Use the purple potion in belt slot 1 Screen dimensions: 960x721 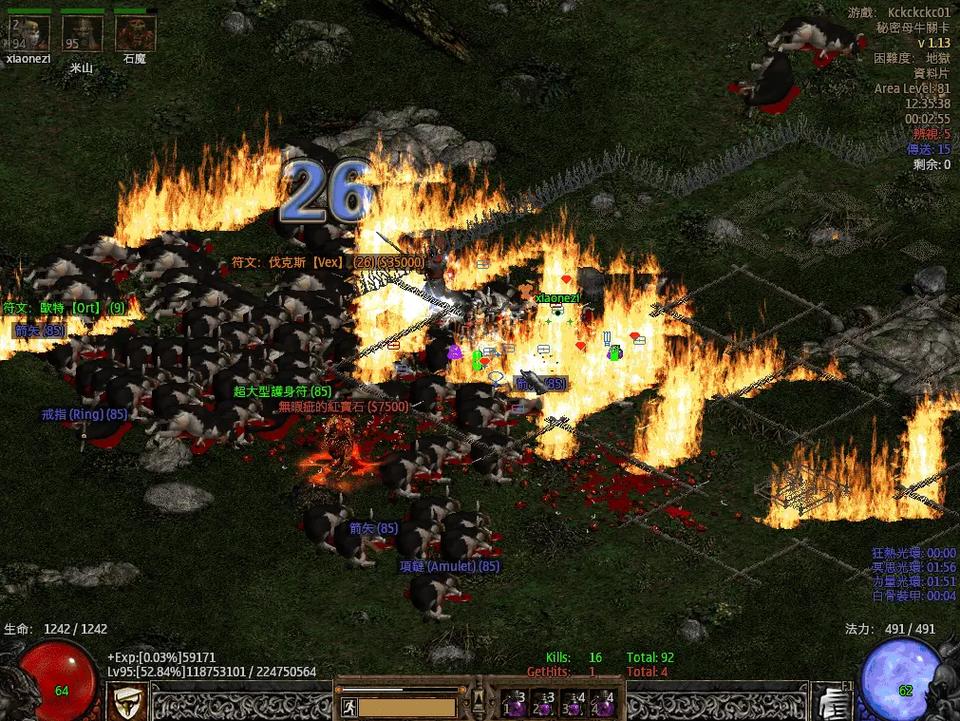click(514, 704)
